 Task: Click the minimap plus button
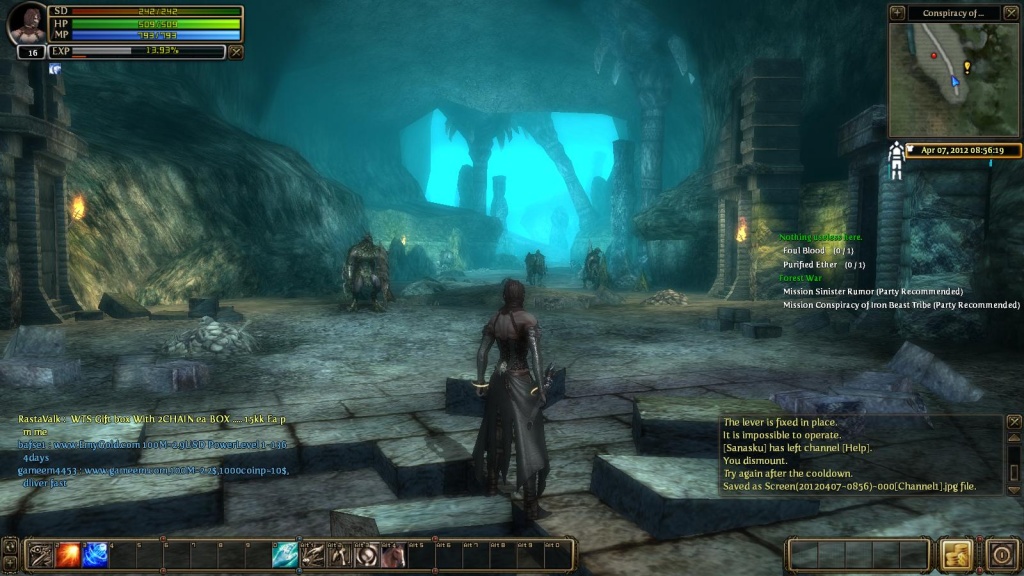click(897, 13)
